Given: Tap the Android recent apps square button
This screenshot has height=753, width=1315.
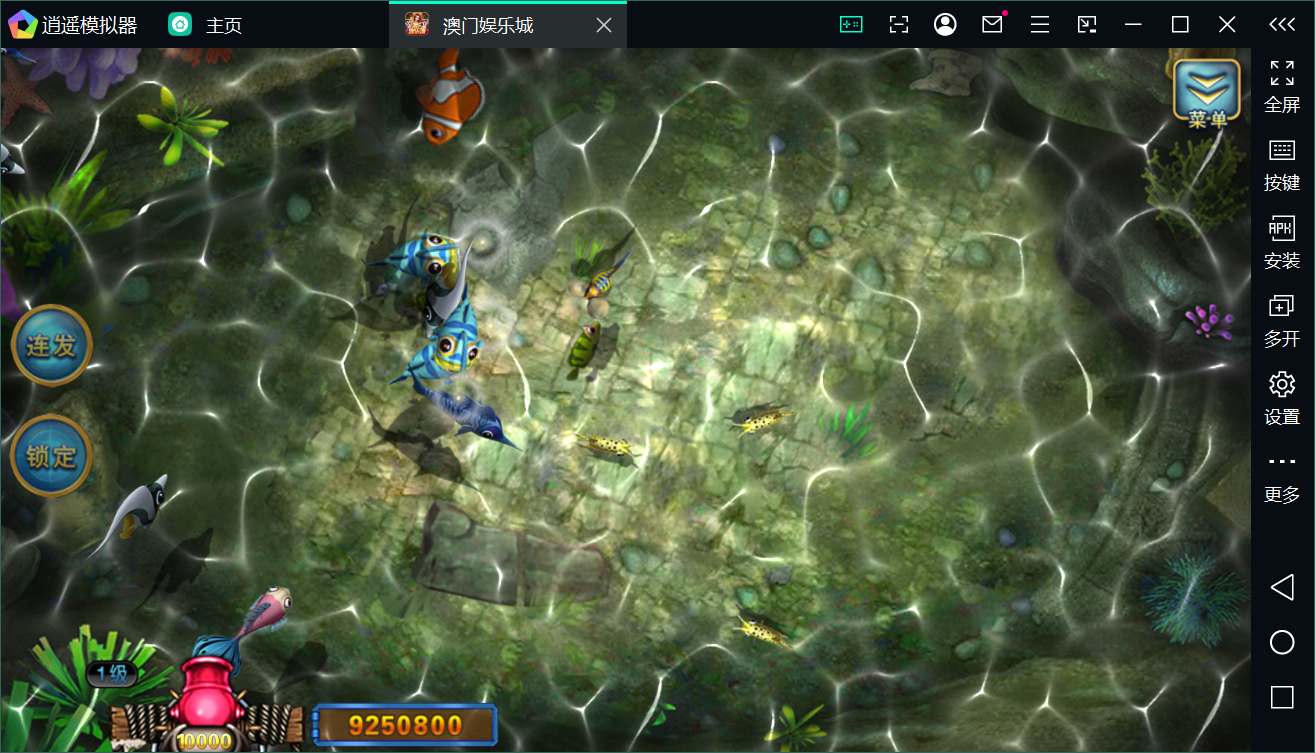Looking at the screenshot, I should (1282, 697).
